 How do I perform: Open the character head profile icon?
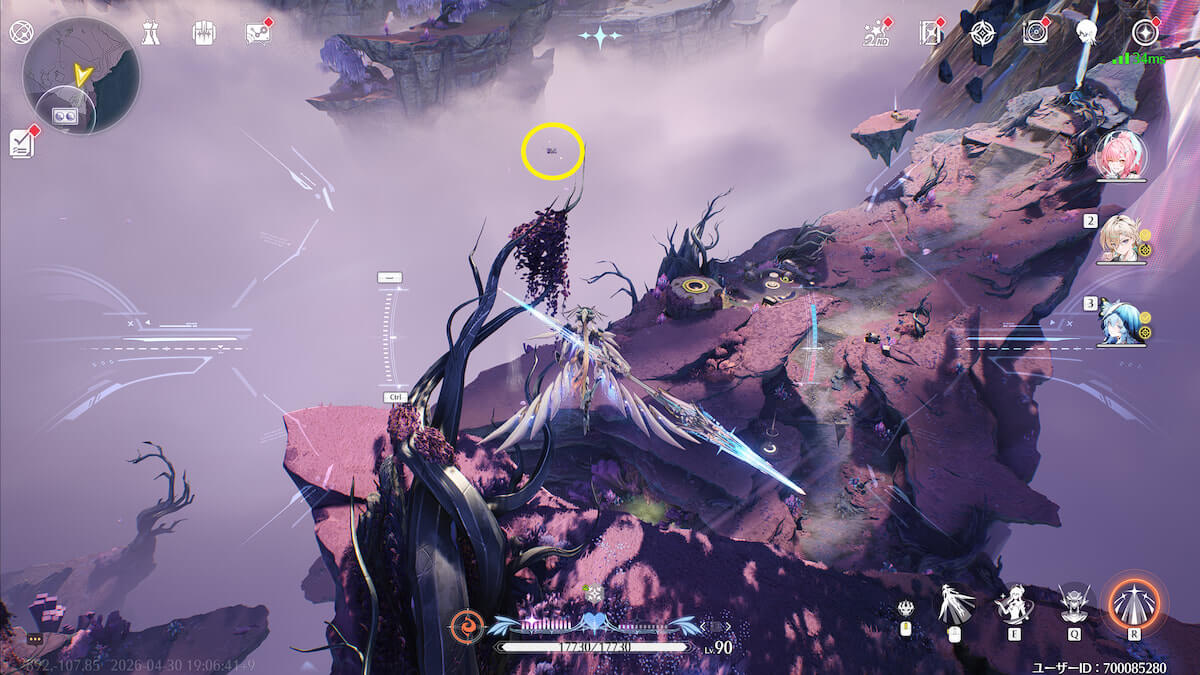point(1086,33)
